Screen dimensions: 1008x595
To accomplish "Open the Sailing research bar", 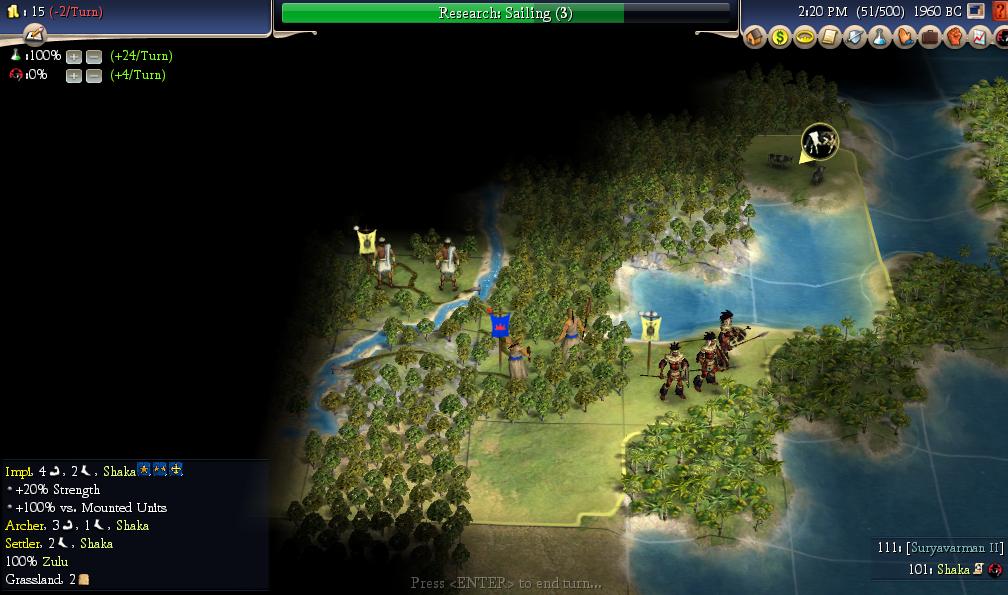I will click(505, 13).
